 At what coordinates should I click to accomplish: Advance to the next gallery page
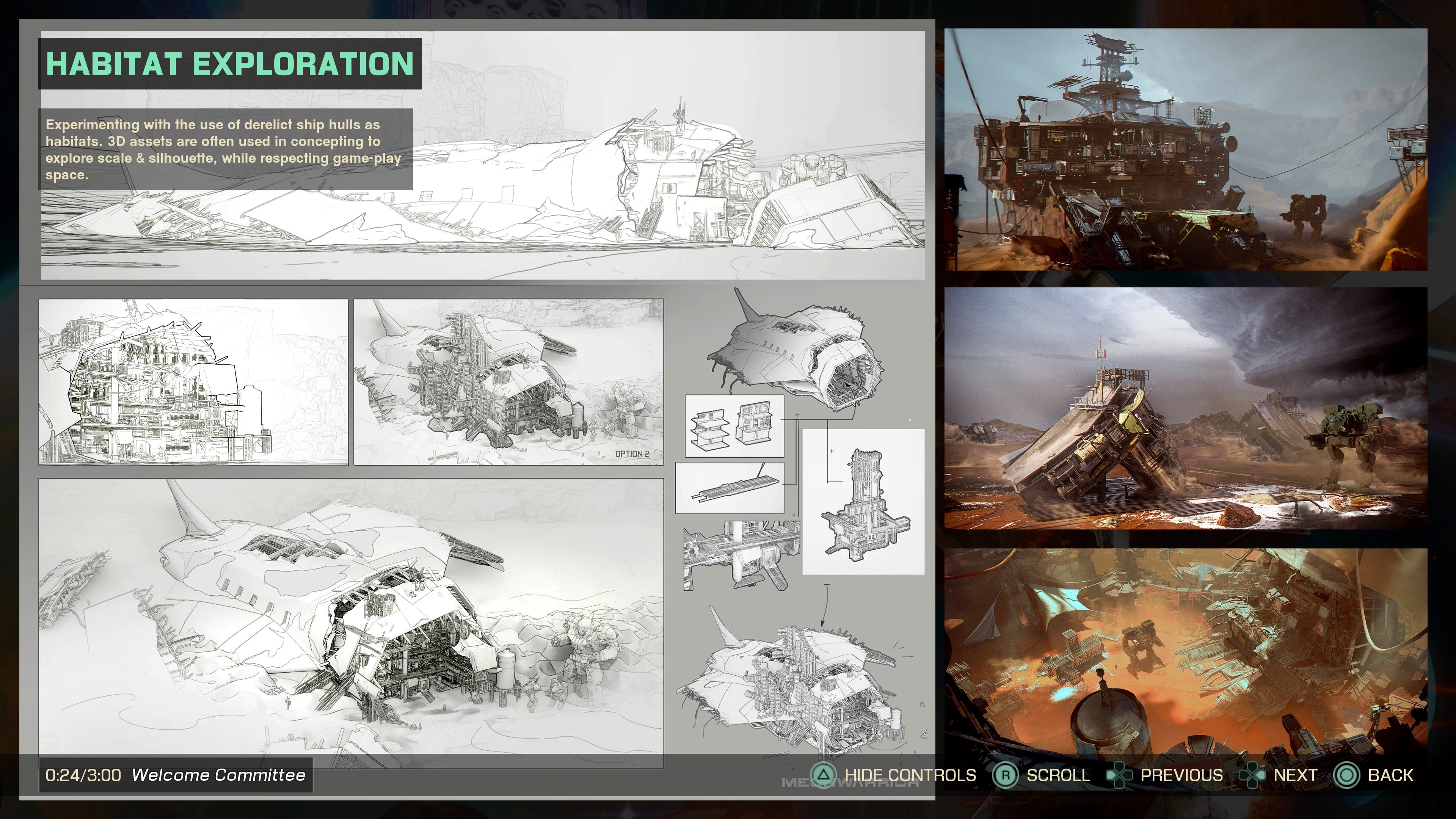coord(1294,775)
